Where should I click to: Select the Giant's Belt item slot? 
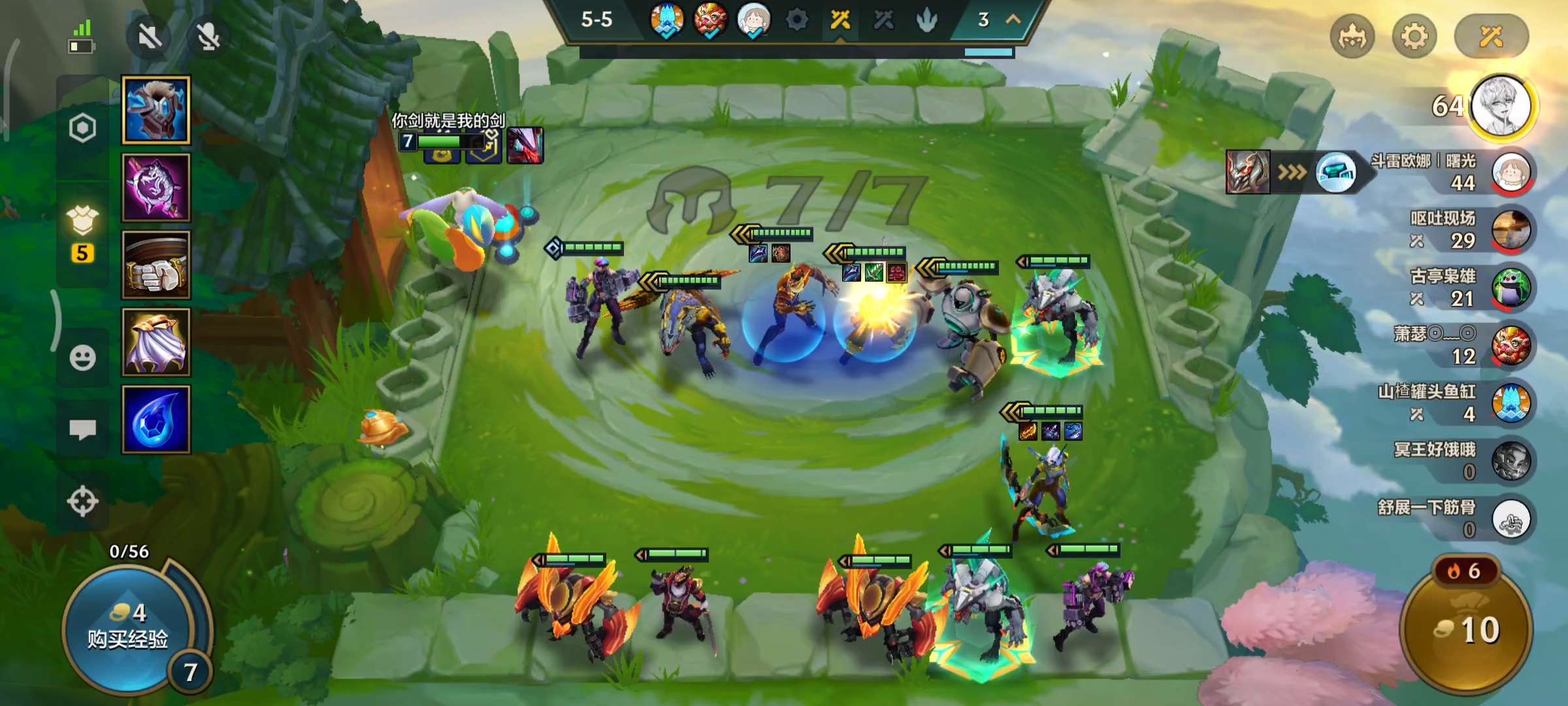point(156,265)
